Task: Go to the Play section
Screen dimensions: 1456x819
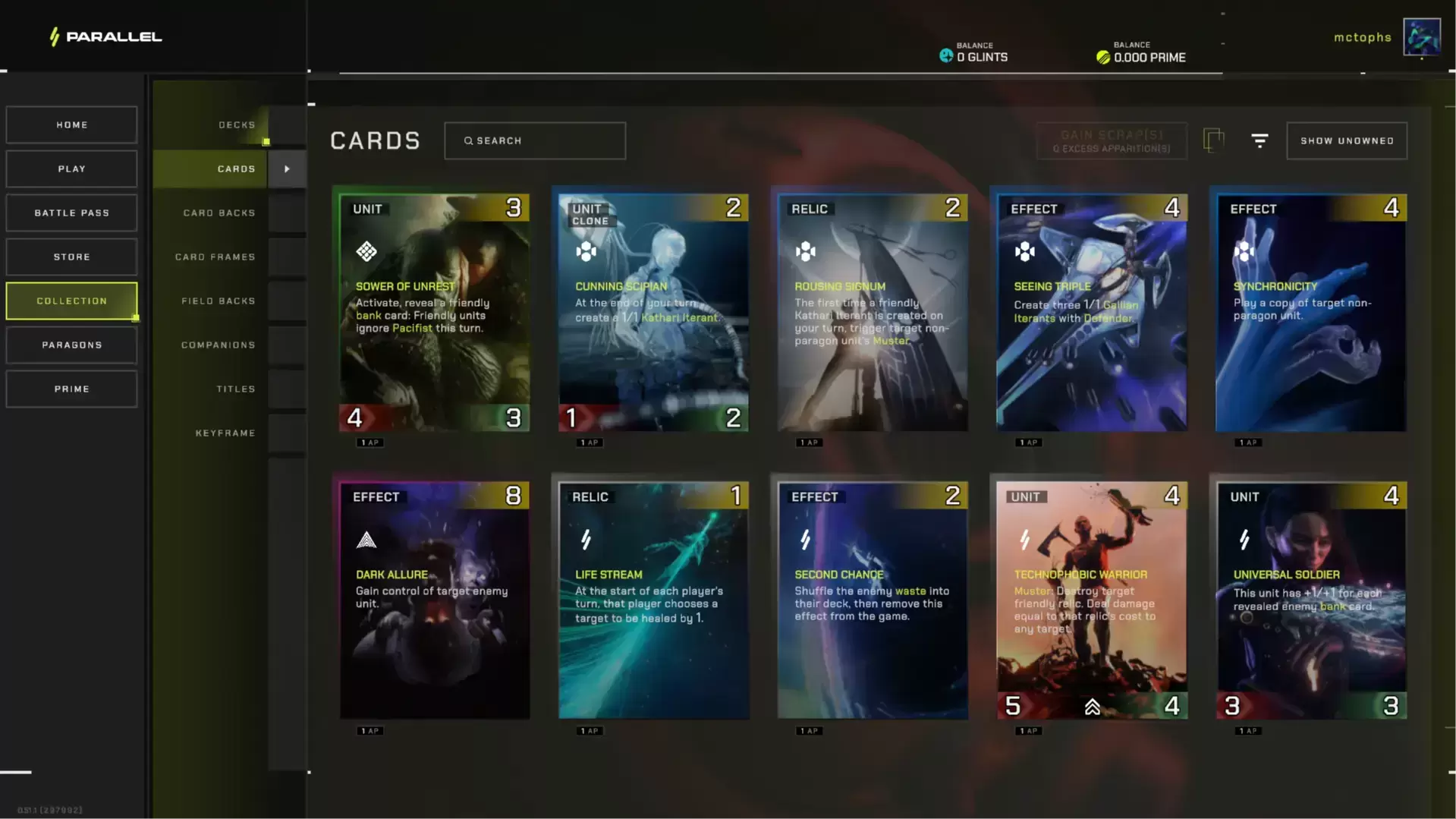Action: [x=71, y=169]
